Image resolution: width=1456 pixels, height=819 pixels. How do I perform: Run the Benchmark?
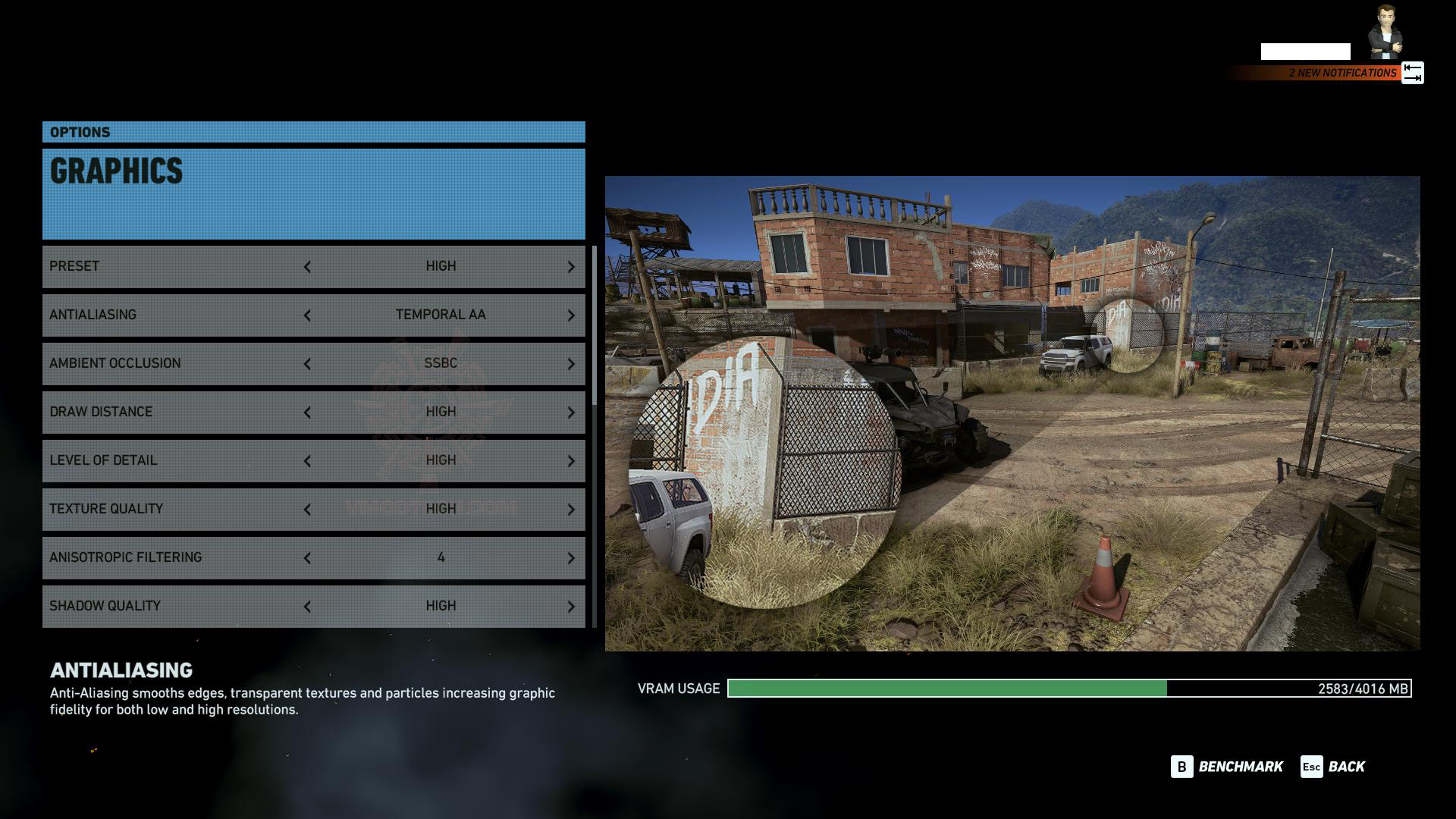[1227, 767]
